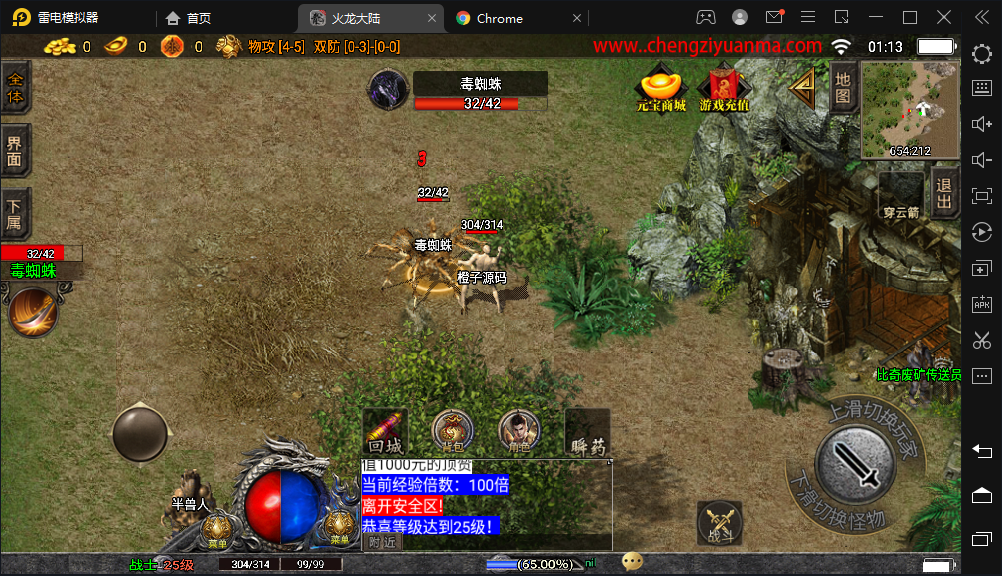The image size is (1002, 576).
Task: Open the 游戏充值 recharge menu
Action: tap(724, 88)
